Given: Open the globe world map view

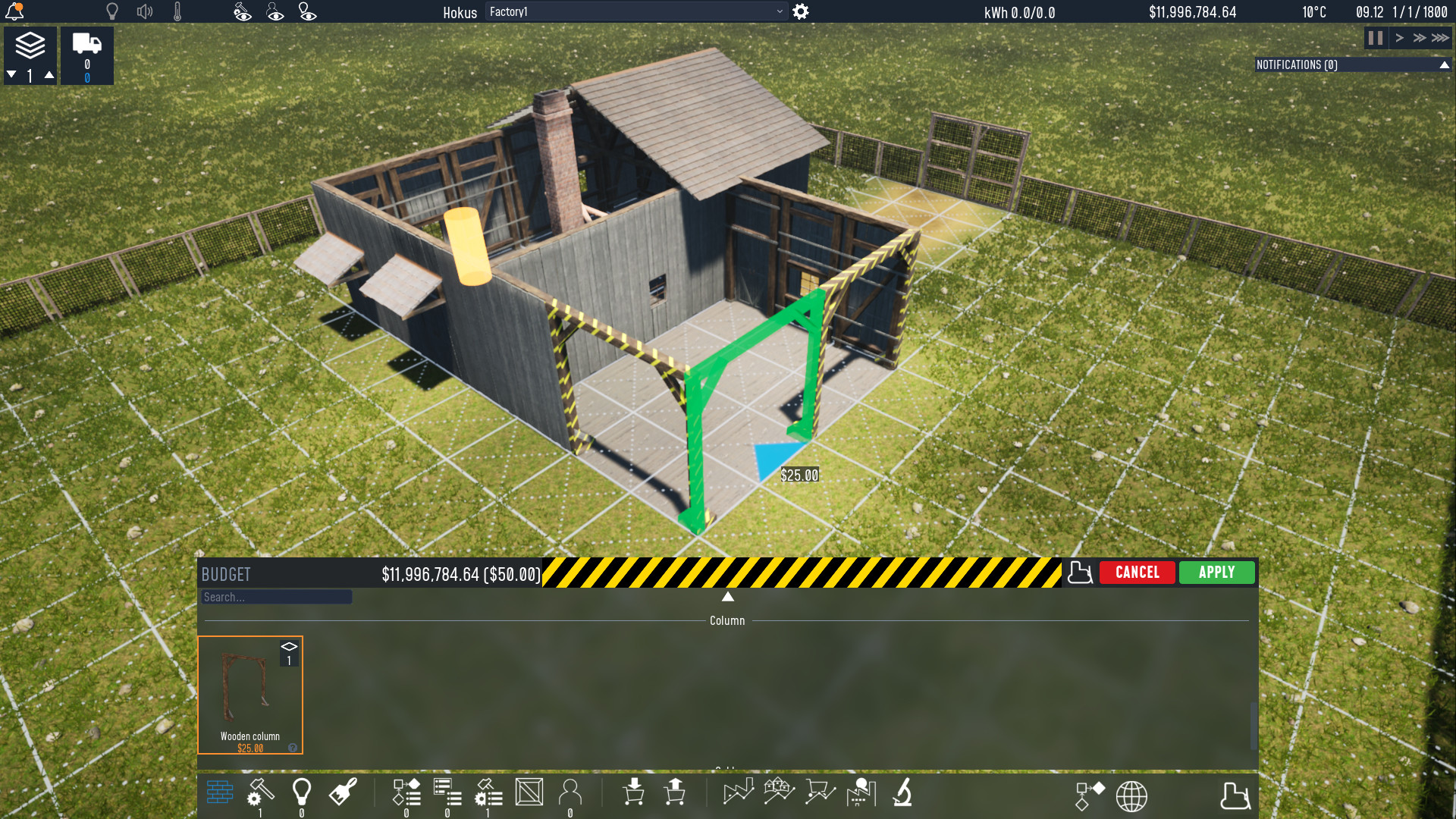Looking at the screenshot, I should point(1131,796).
